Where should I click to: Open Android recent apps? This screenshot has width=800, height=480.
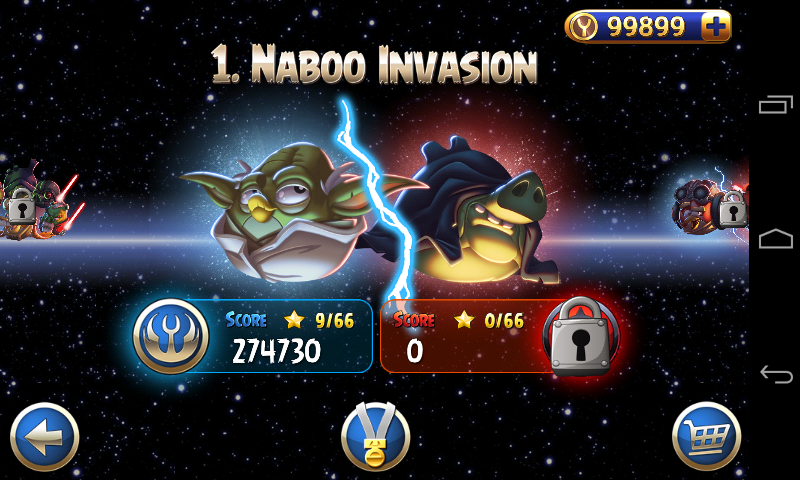[775, 104]
